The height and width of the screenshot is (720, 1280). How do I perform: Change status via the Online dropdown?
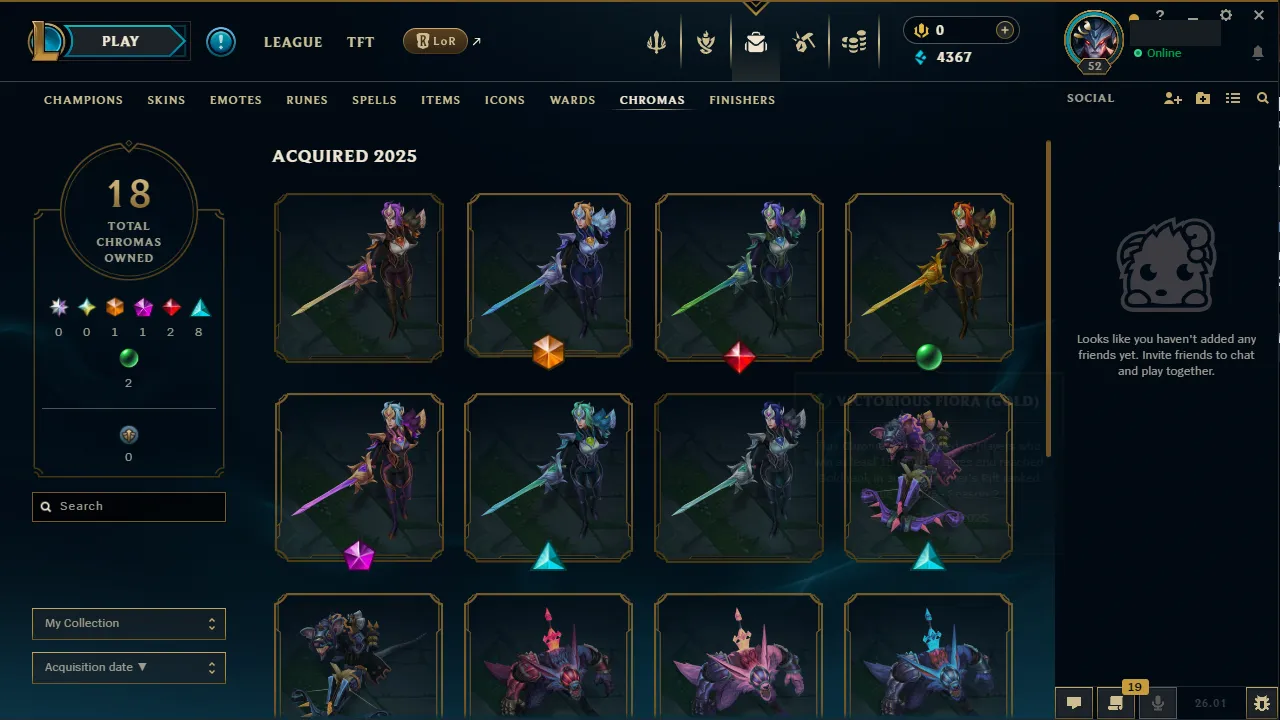coord(1160,53)
